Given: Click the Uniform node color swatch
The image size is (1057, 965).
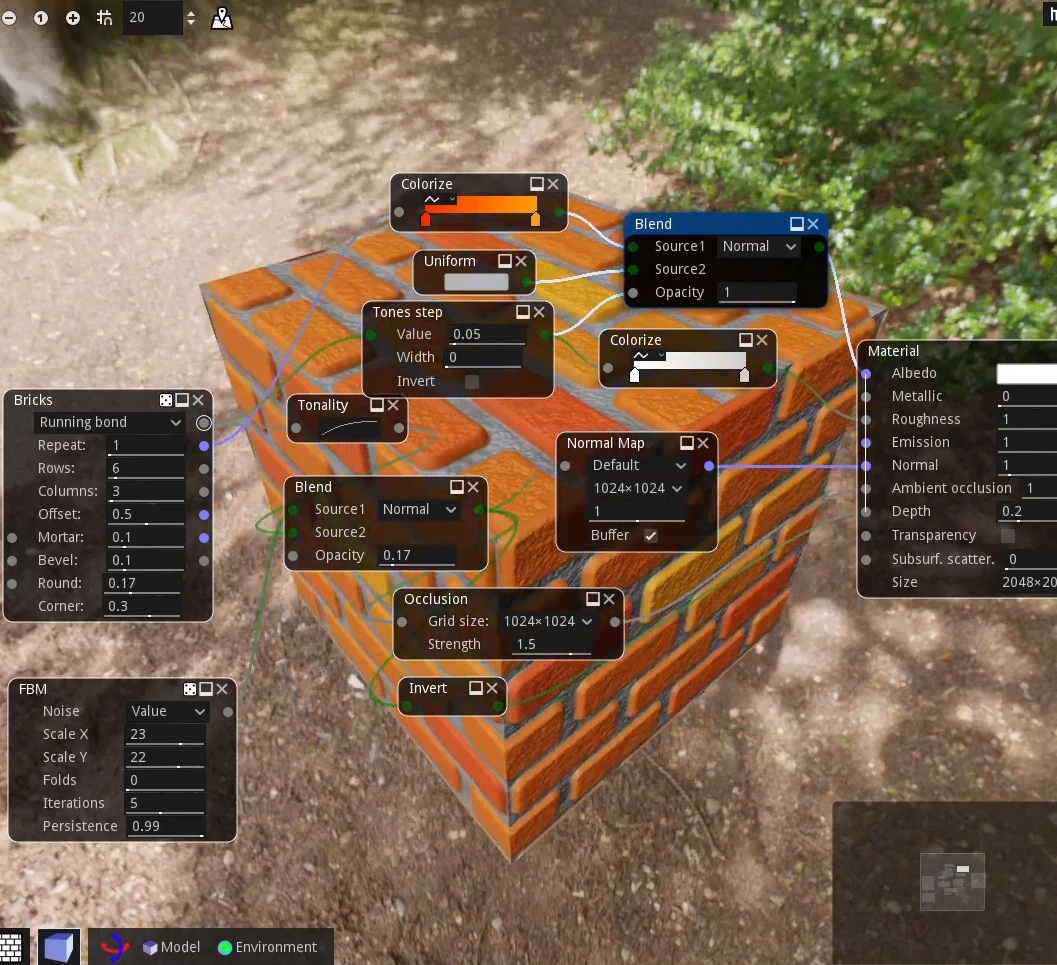Looking at the screenshot, I should 476,282.
